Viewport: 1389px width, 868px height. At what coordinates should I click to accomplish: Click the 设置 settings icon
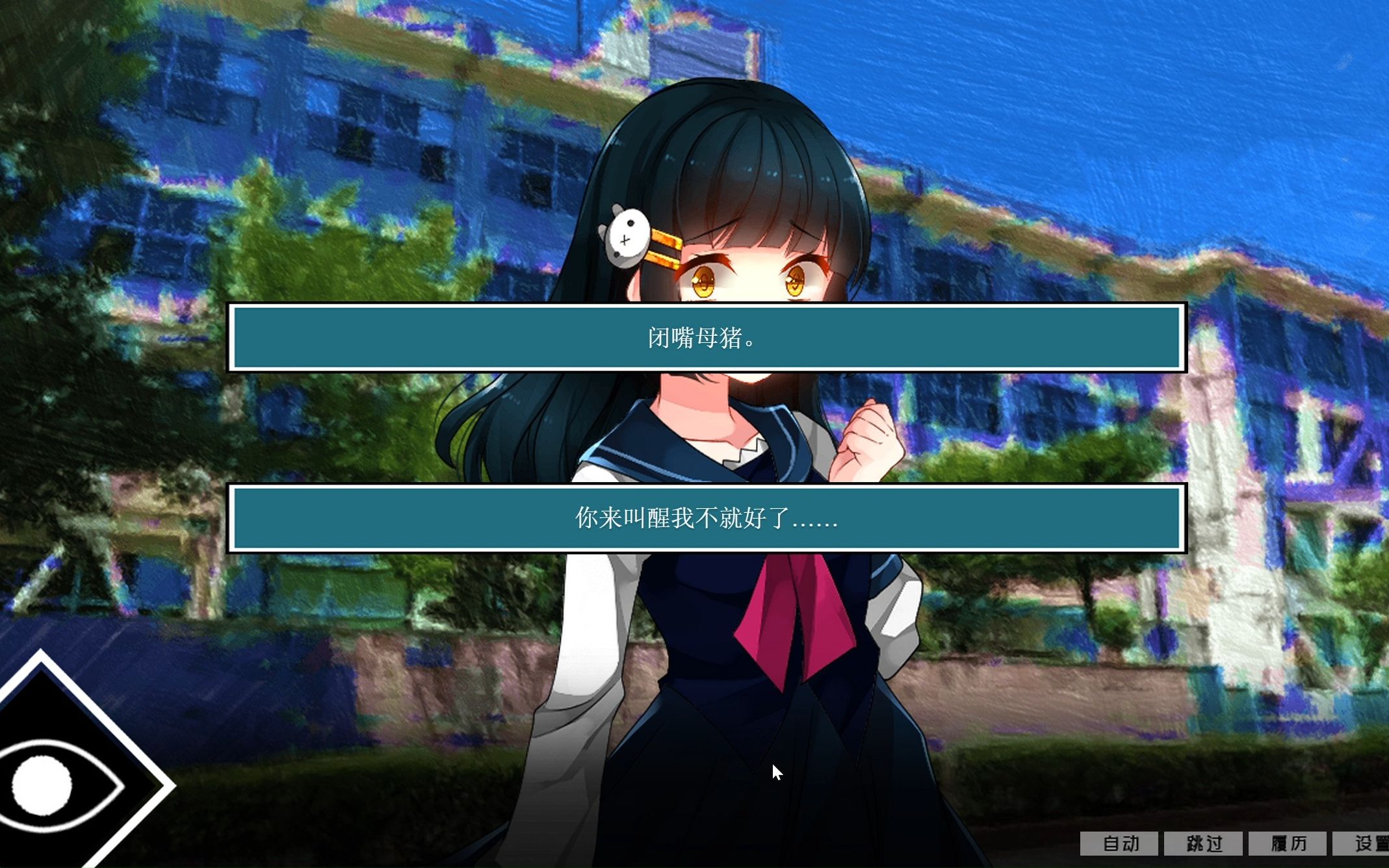coord(1373,844)
